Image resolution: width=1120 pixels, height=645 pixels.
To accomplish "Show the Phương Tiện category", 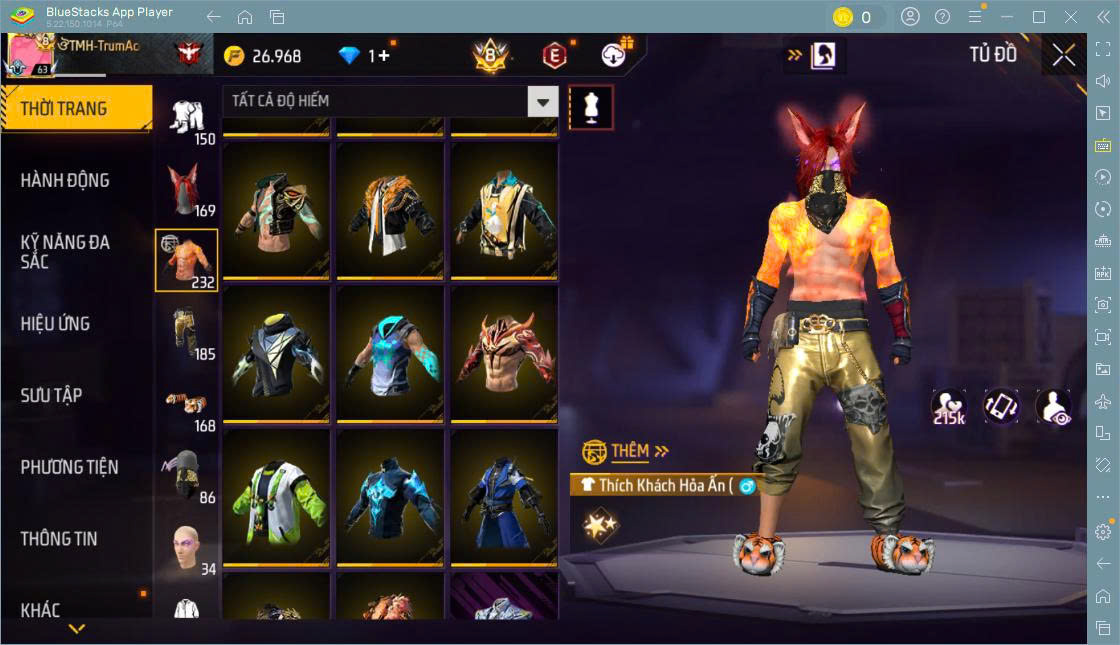I will coord(70,467).
